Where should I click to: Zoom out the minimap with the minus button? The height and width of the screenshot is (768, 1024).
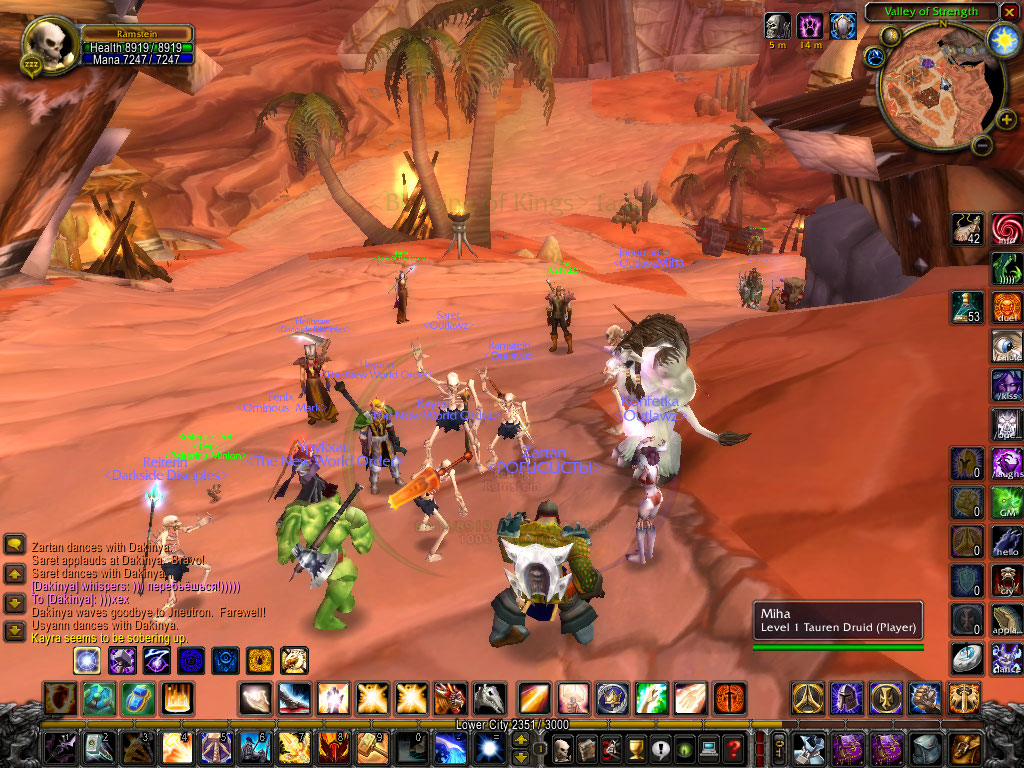tap(982, 144)
